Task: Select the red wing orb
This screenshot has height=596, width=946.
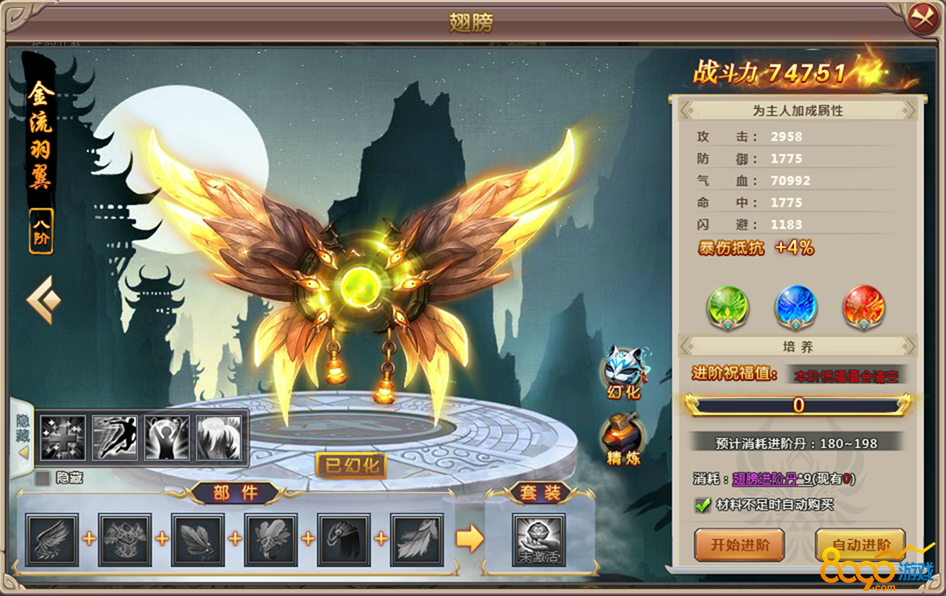Action: pyautogui.click(x=863, y=307)
